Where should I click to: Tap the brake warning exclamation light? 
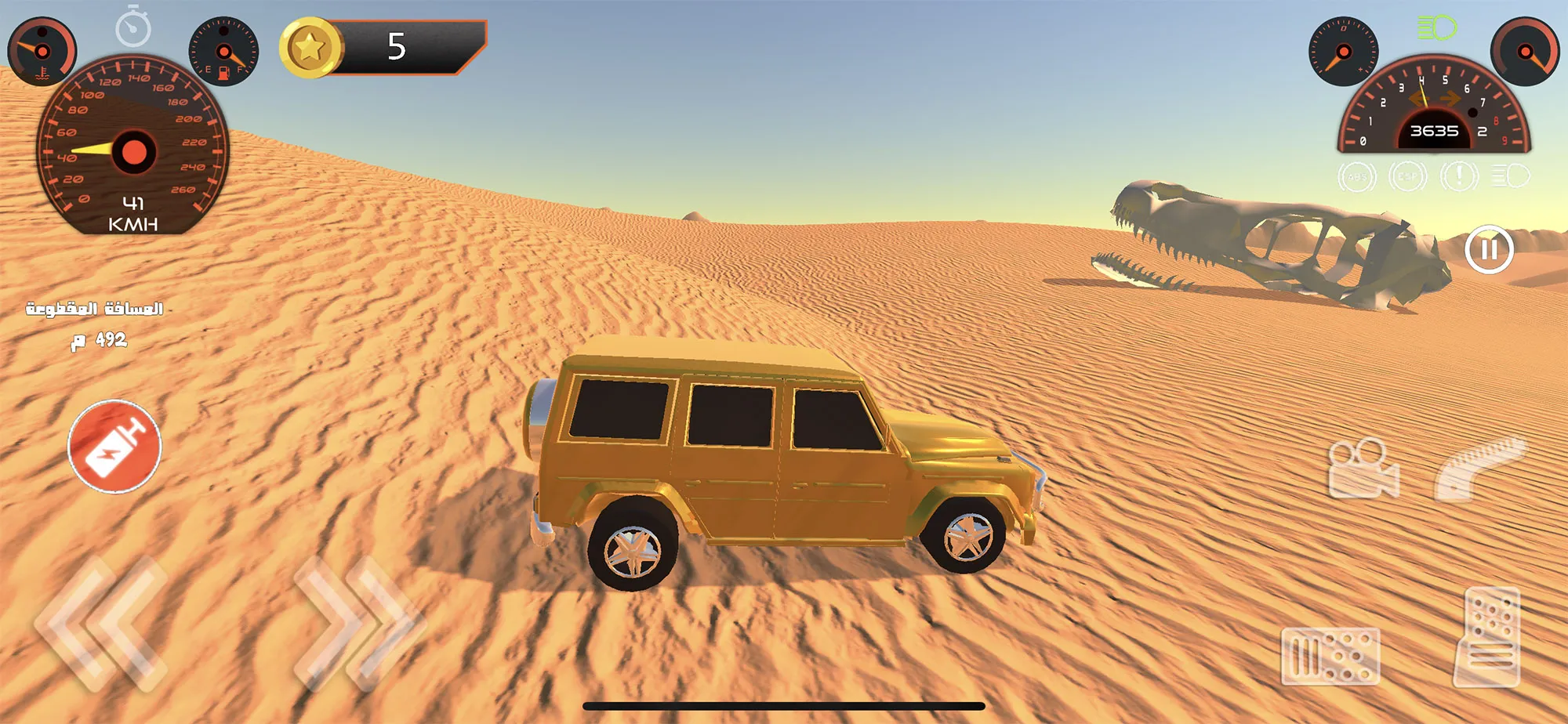[x=1459, y=177]
